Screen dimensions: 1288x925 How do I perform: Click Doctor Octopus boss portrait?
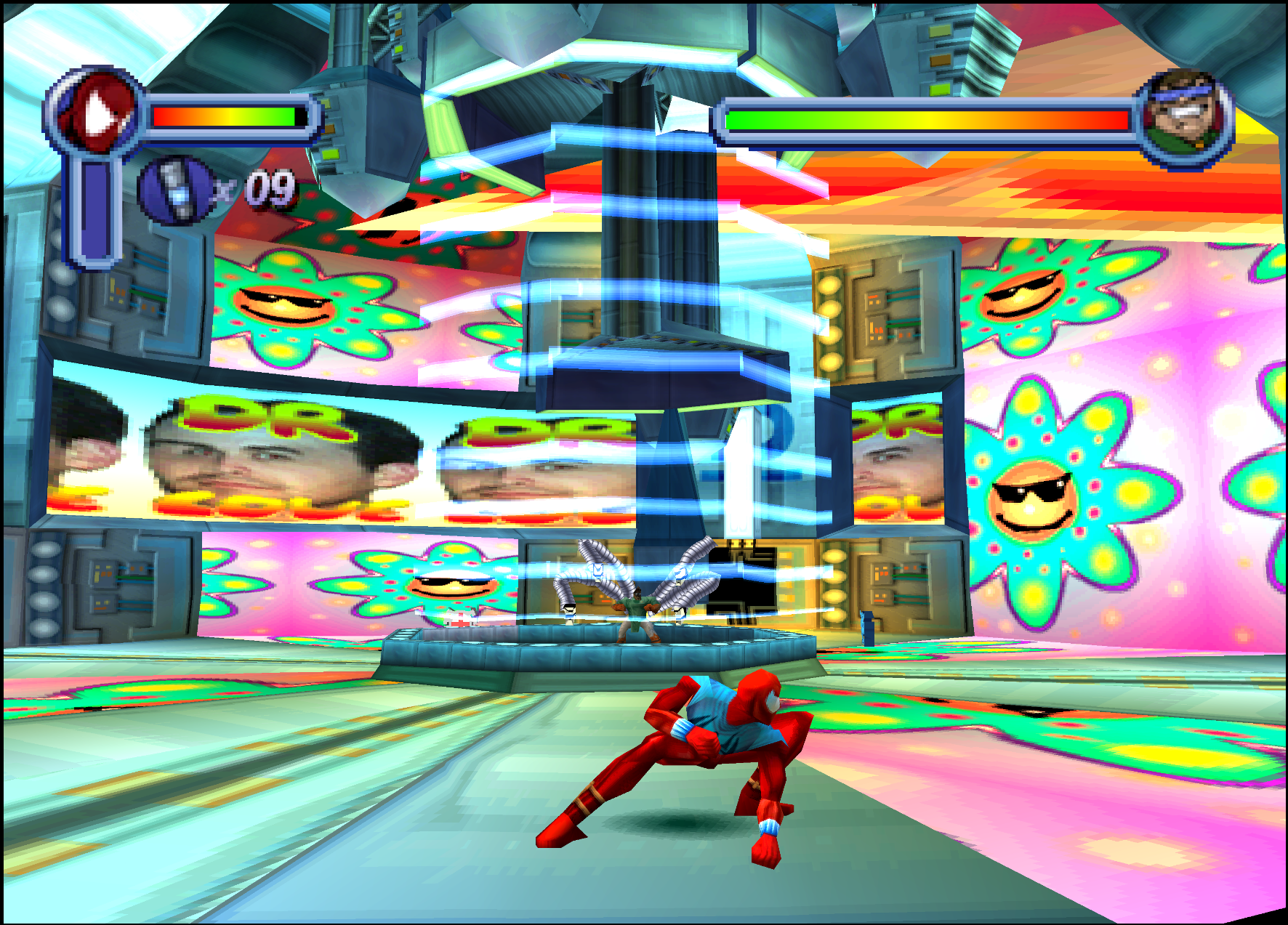point(1183,116)
